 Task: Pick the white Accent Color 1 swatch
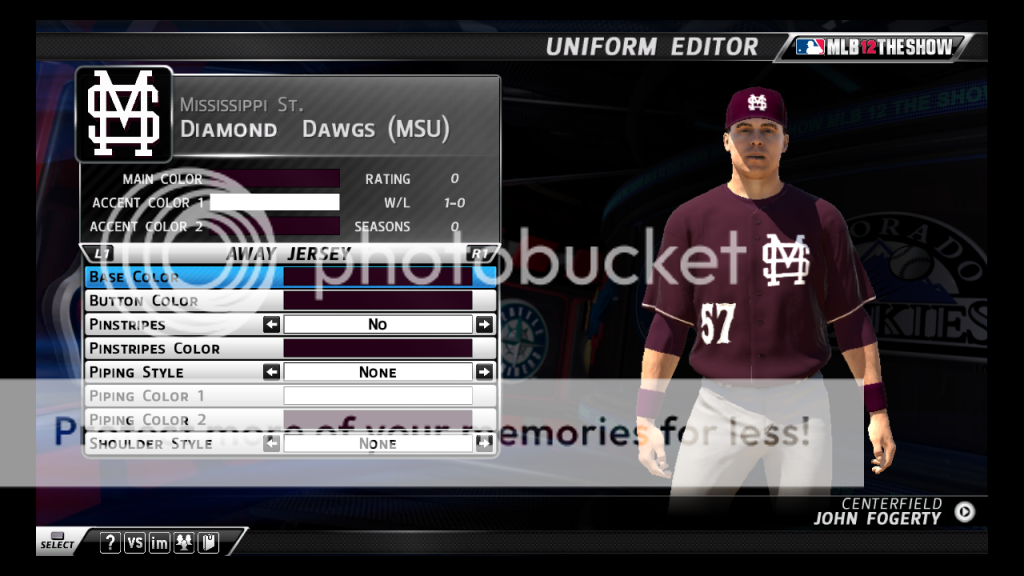275,202
